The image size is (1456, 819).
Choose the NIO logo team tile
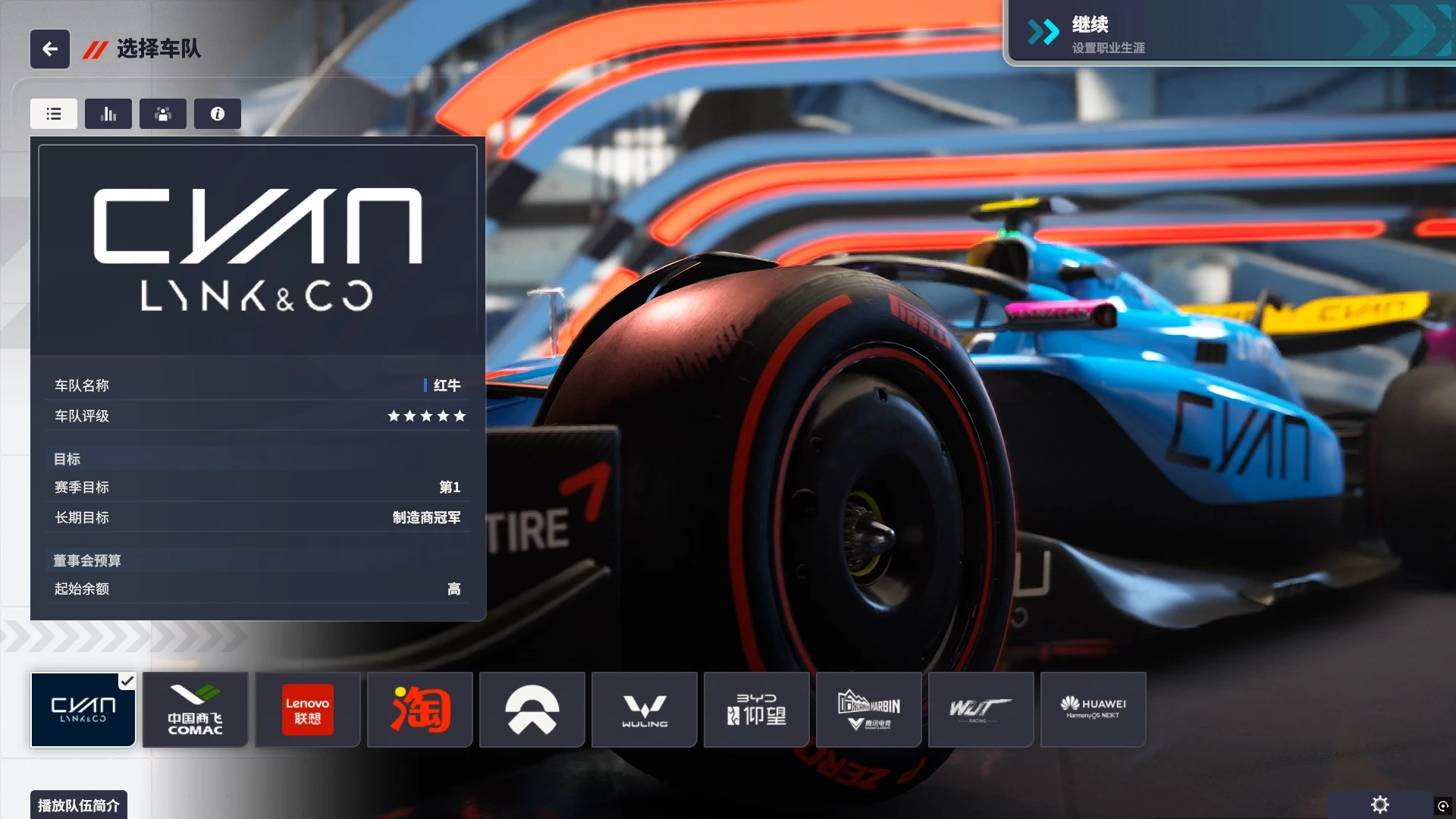532,710
